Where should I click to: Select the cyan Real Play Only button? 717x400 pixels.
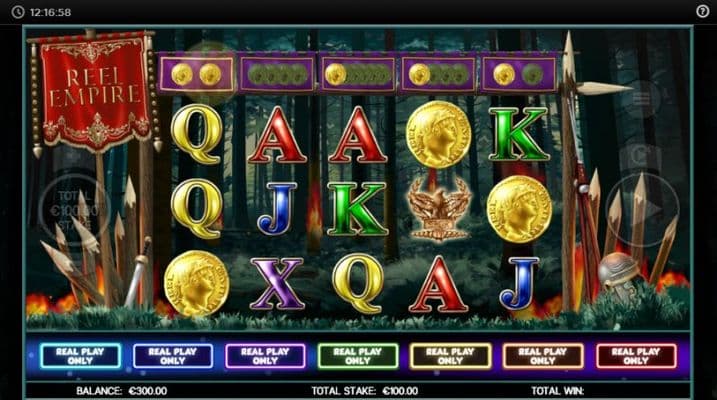80,356
